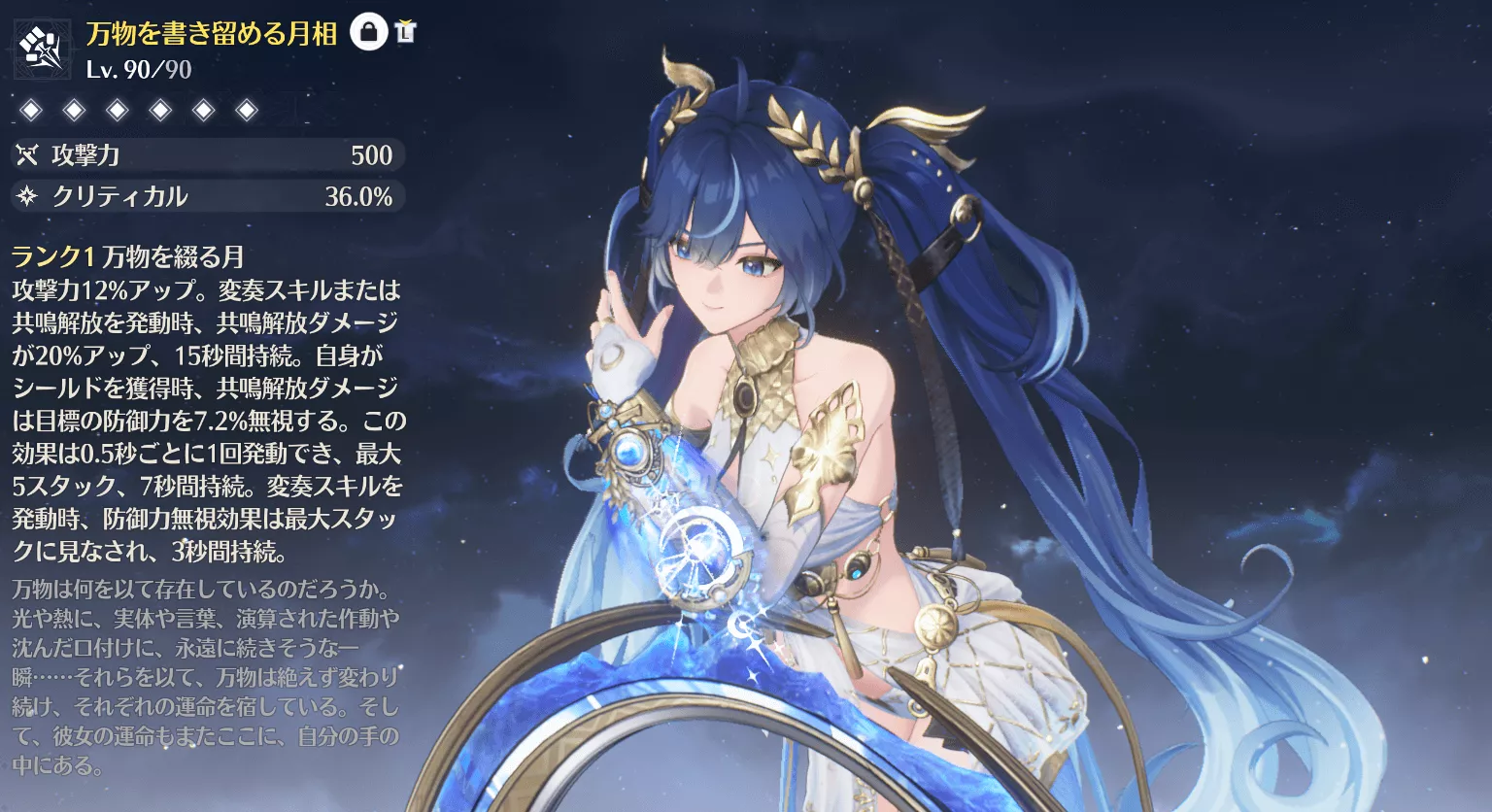Toggle the second refinement diamond

pyautogui.click(x=74, y=110)
